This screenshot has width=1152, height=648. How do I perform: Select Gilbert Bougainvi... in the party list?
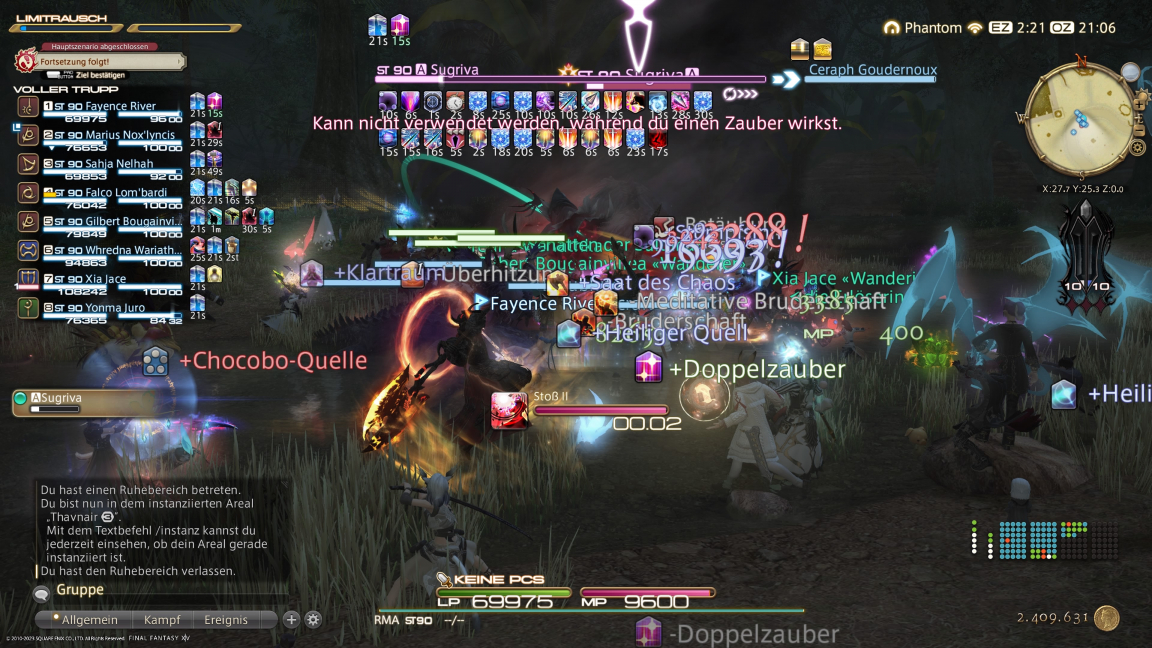tap(118, 221)
